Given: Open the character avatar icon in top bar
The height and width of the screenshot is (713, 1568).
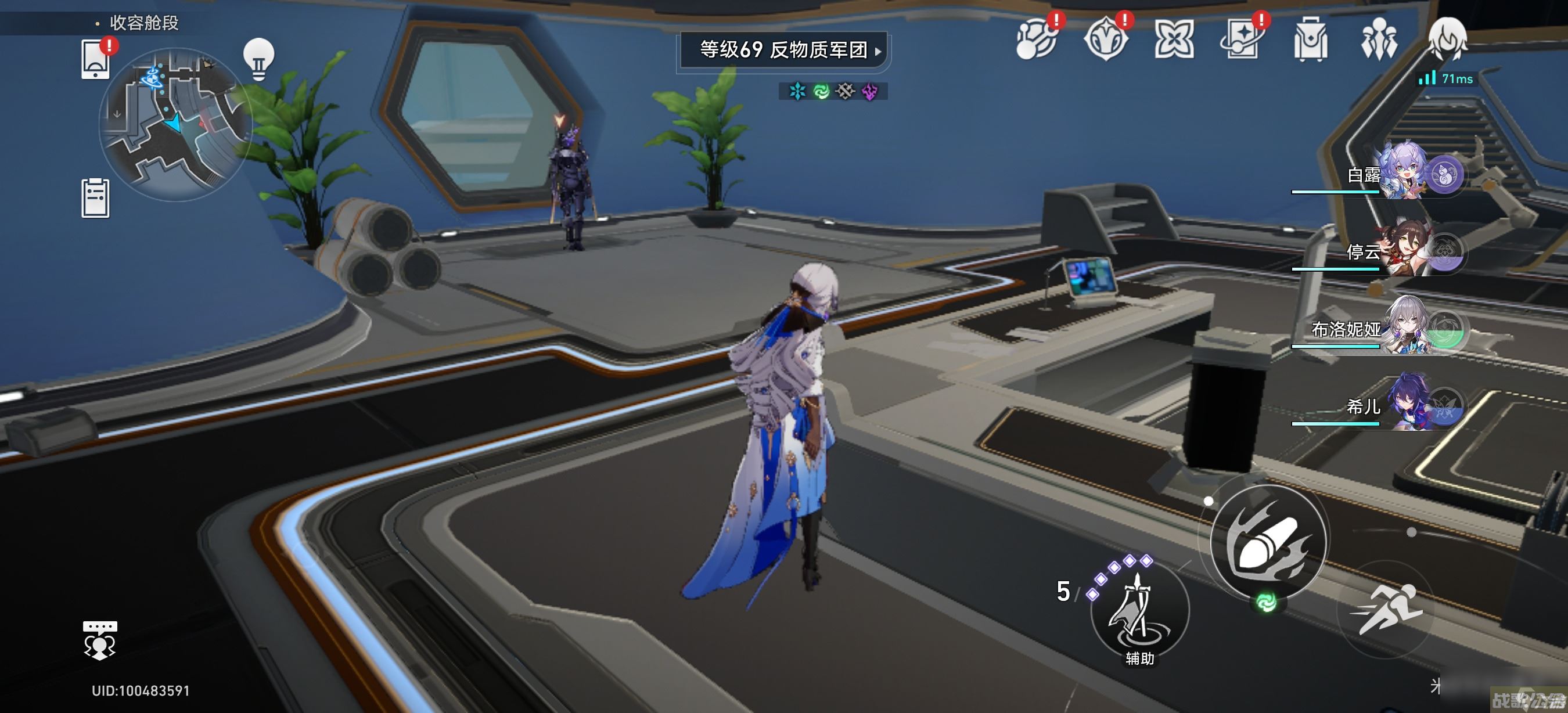Looking at the screenshot, I should click(1447, 39).
